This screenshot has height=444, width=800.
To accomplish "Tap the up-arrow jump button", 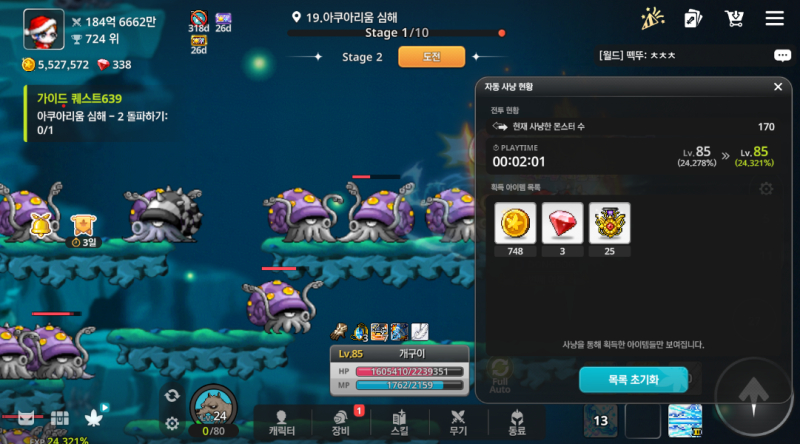I will coord(753,392).
